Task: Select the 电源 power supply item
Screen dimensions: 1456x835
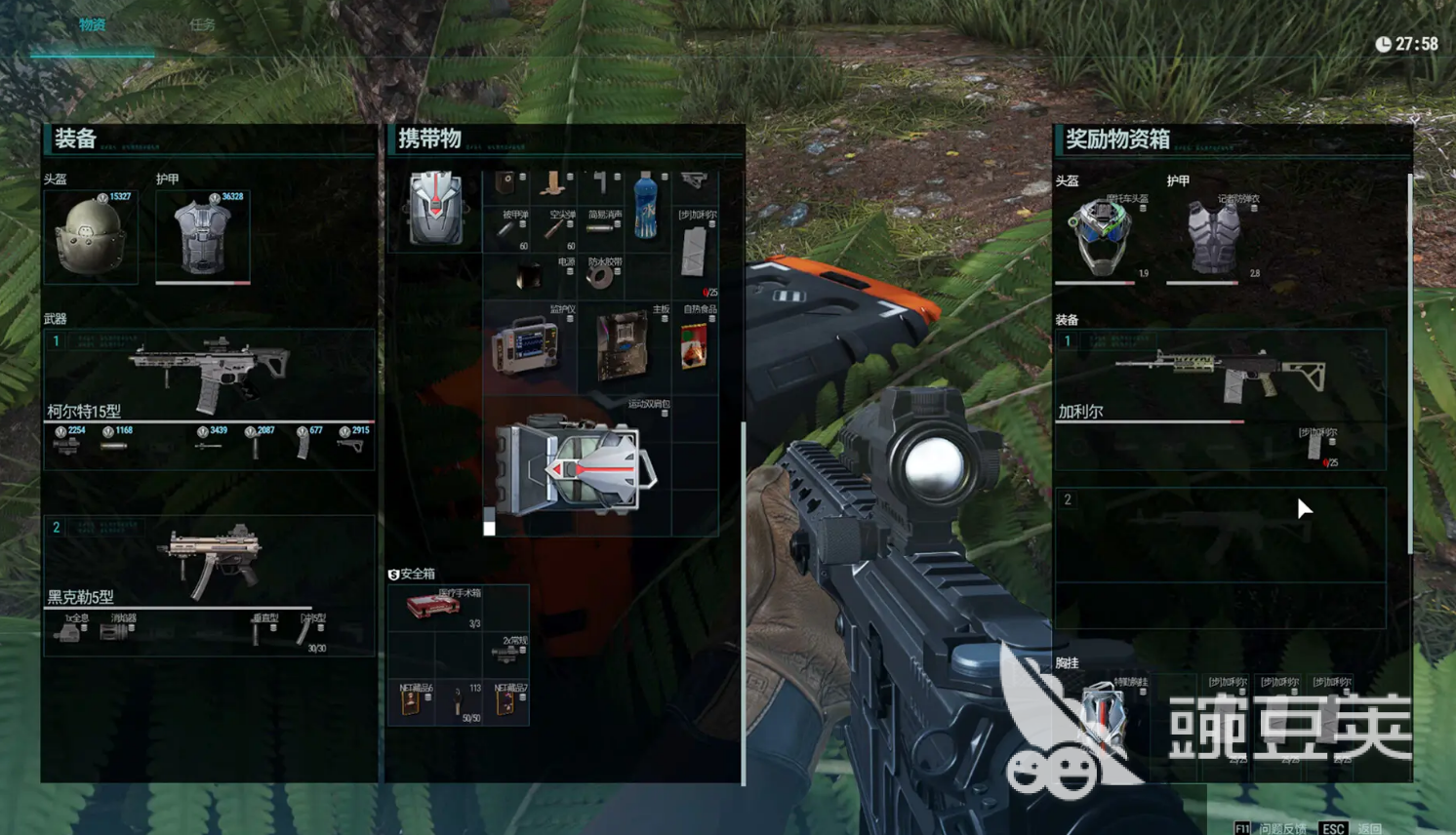Action: coord(530,276)
